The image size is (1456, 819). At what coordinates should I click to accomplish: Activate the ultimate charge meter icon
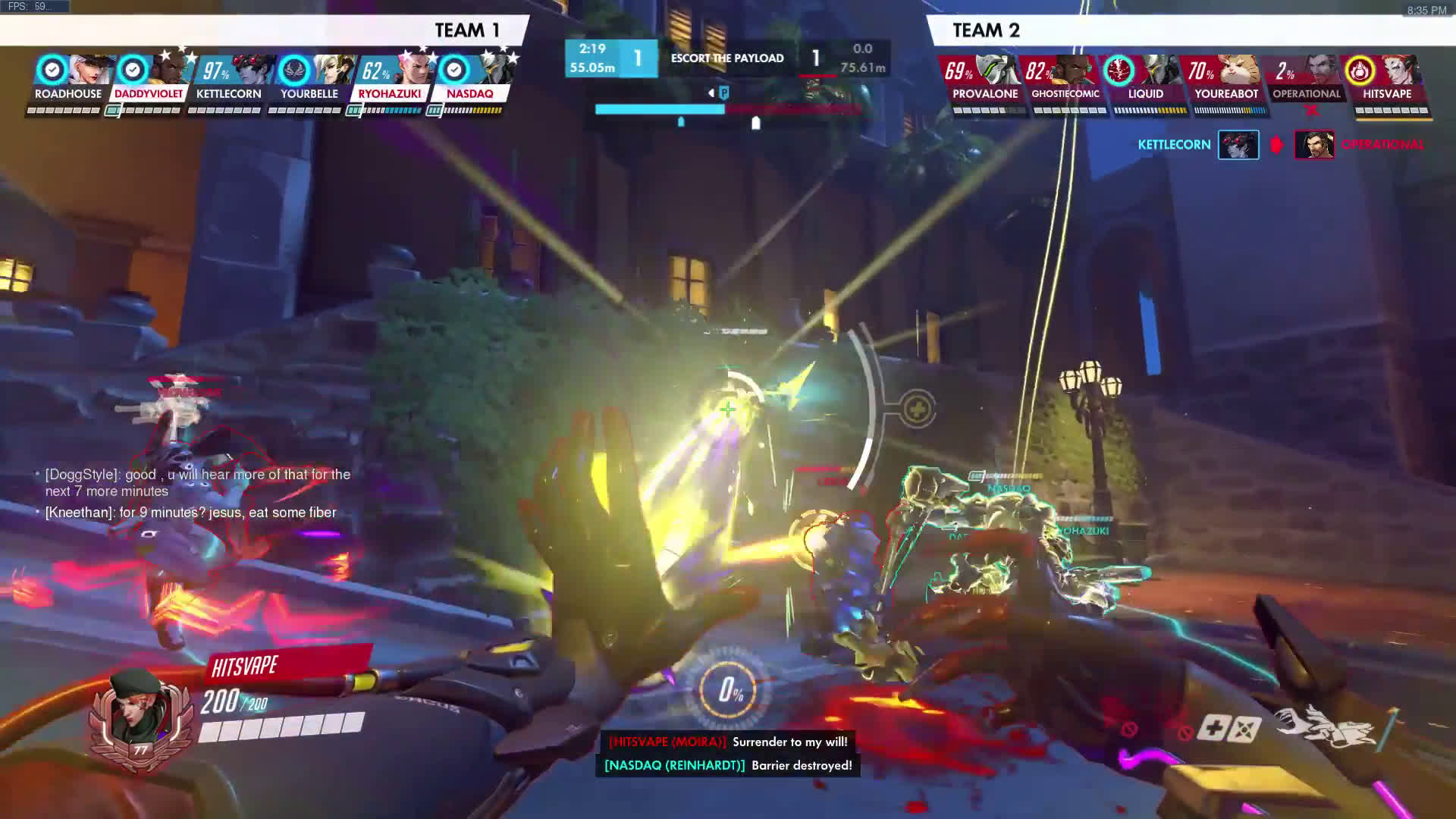tap(729, 690)
